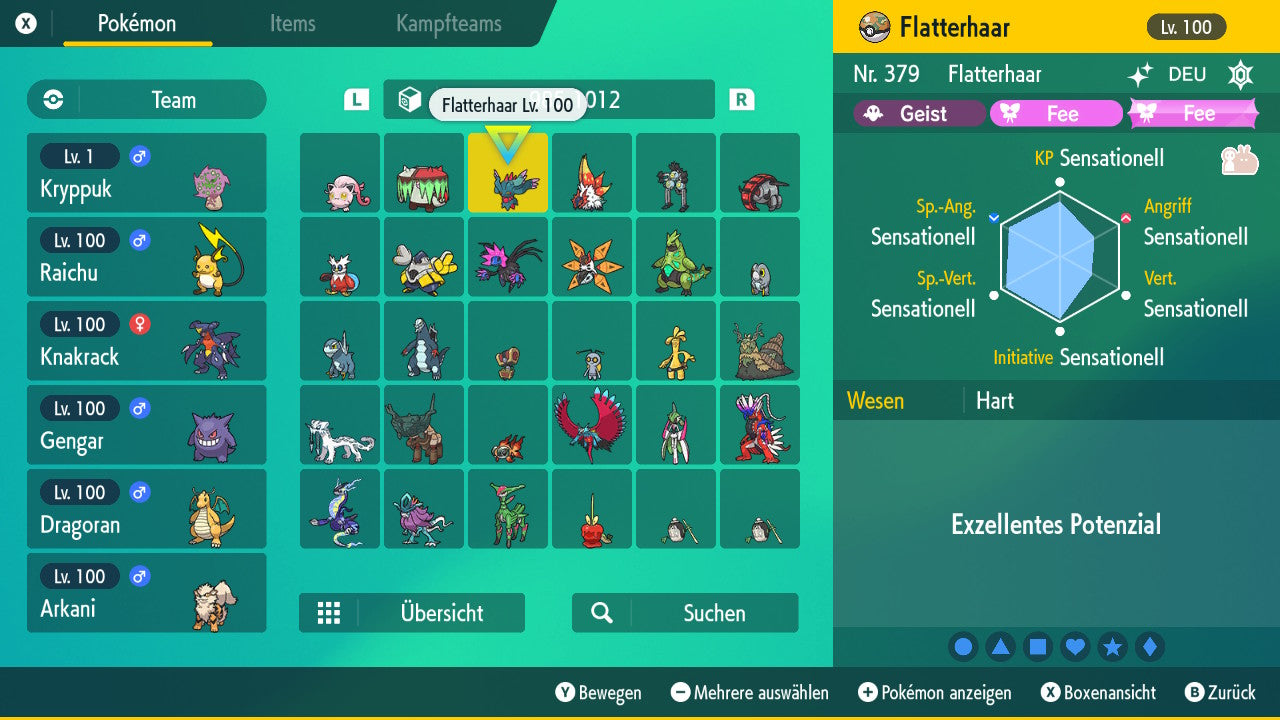Toggle the star marking for Flatterhaar

(1113, 646)
